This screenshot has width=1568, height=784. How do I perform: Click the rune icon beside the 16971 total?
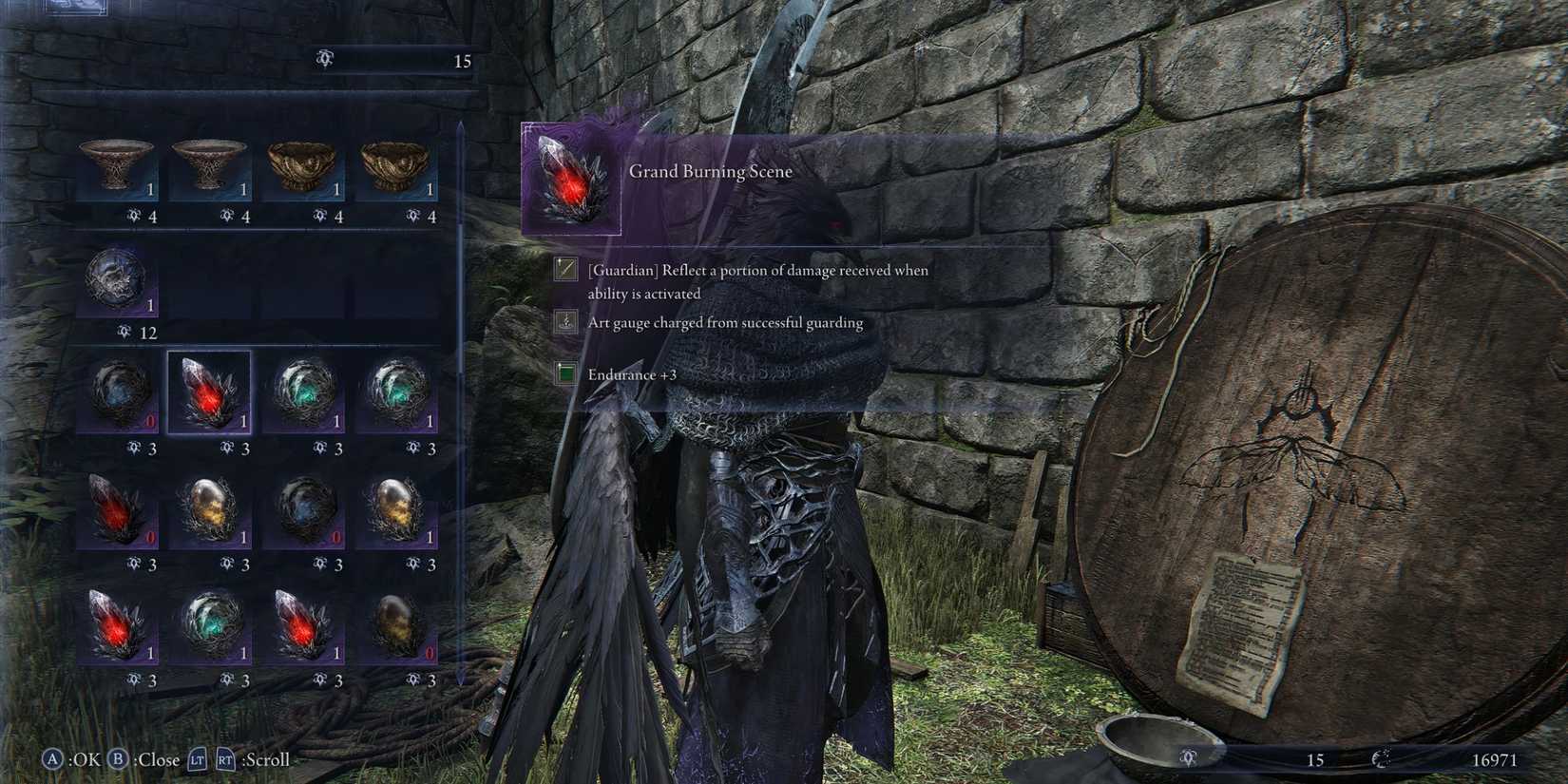tap(1380, 759)
